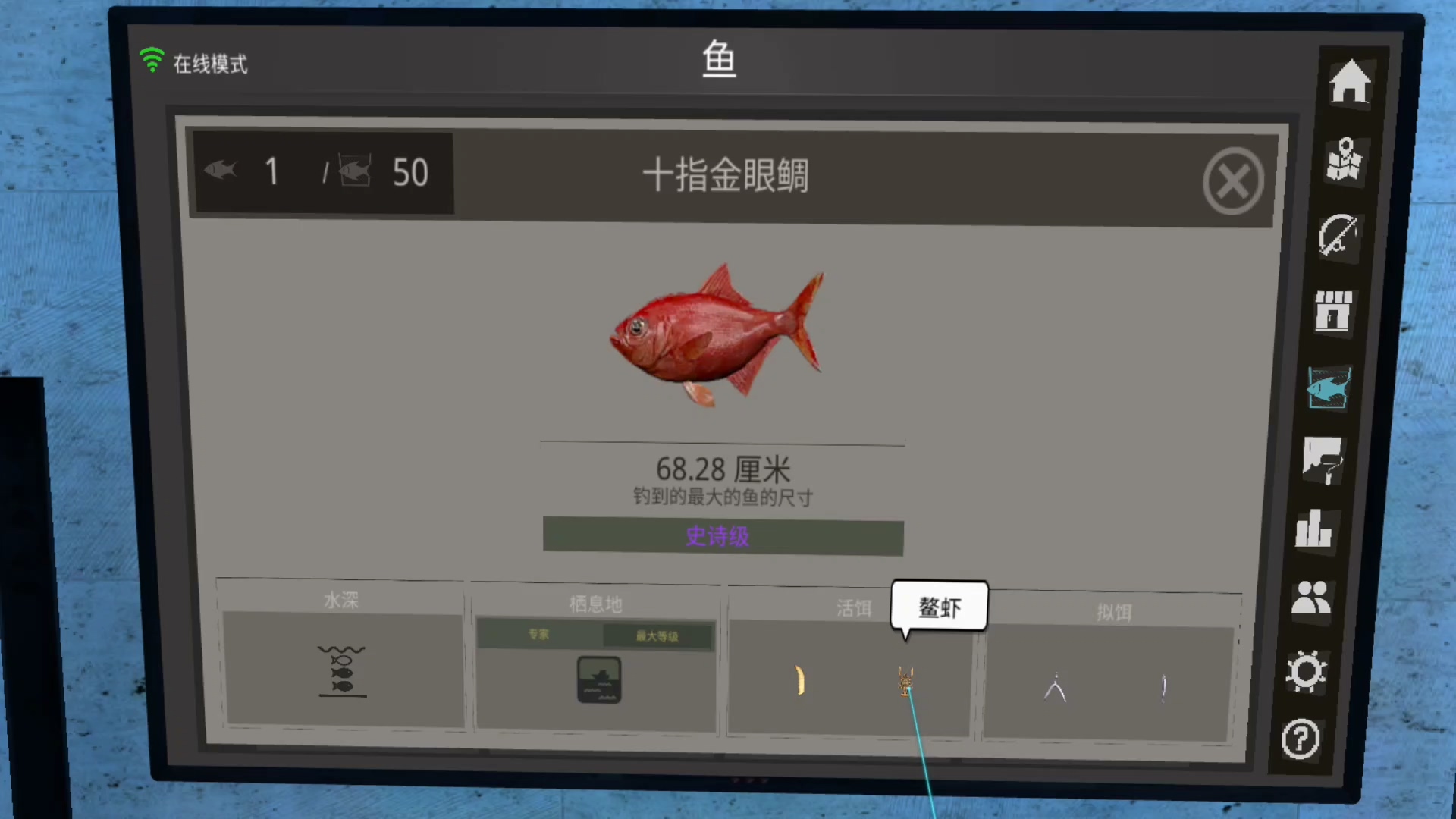The image size is (1456, 819).
Task: Open the settings gear icon
Action: coord(1306,670)
